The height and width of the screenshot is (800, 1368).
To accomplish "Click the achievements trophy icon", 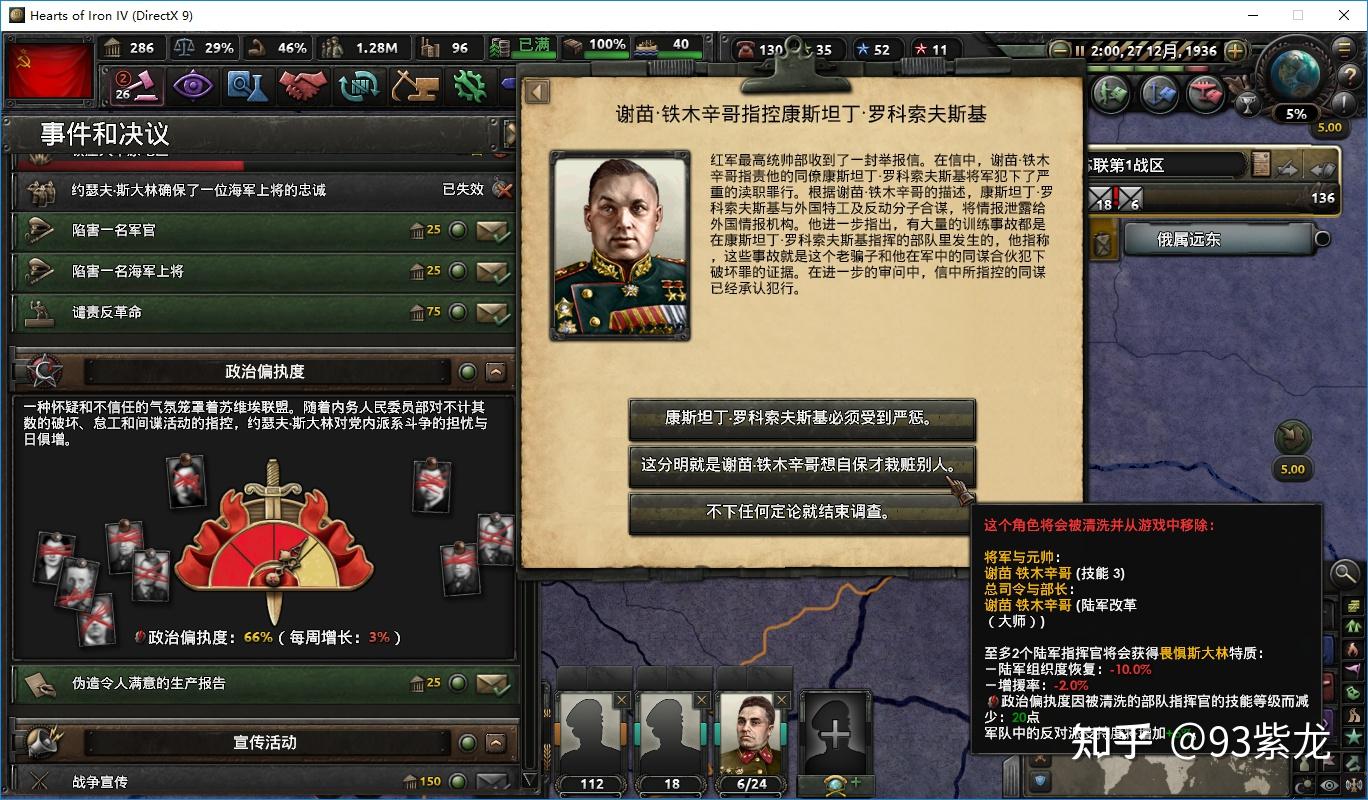I will click(x=1250, y=102).
